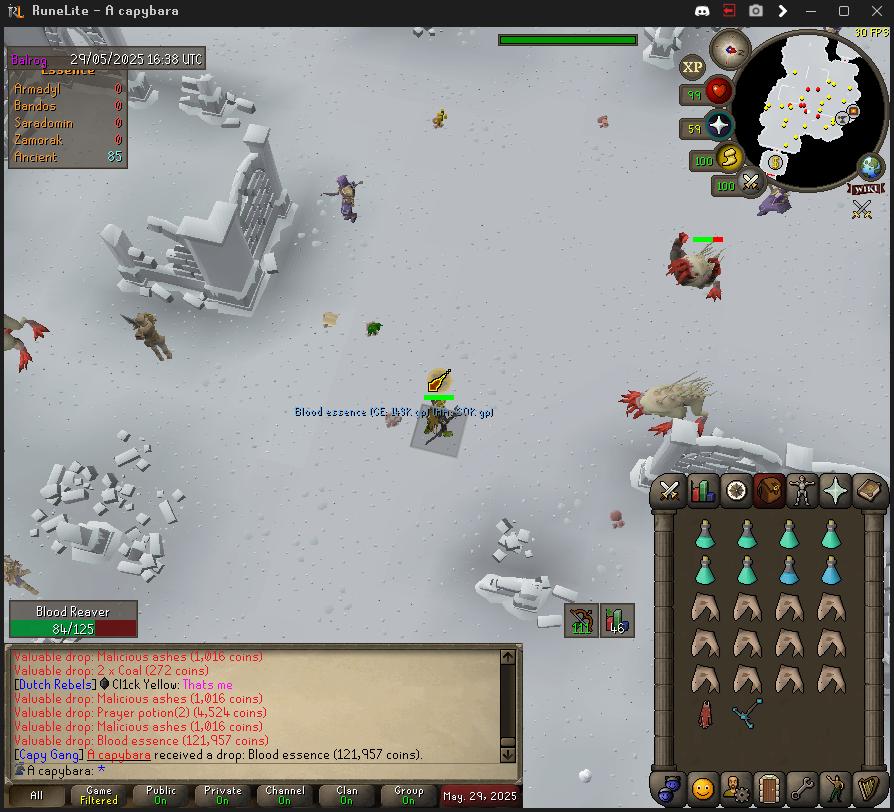The height and width of the screenshot is (812, 894).
Task: Select the red blood essence item
Action: 705,715
